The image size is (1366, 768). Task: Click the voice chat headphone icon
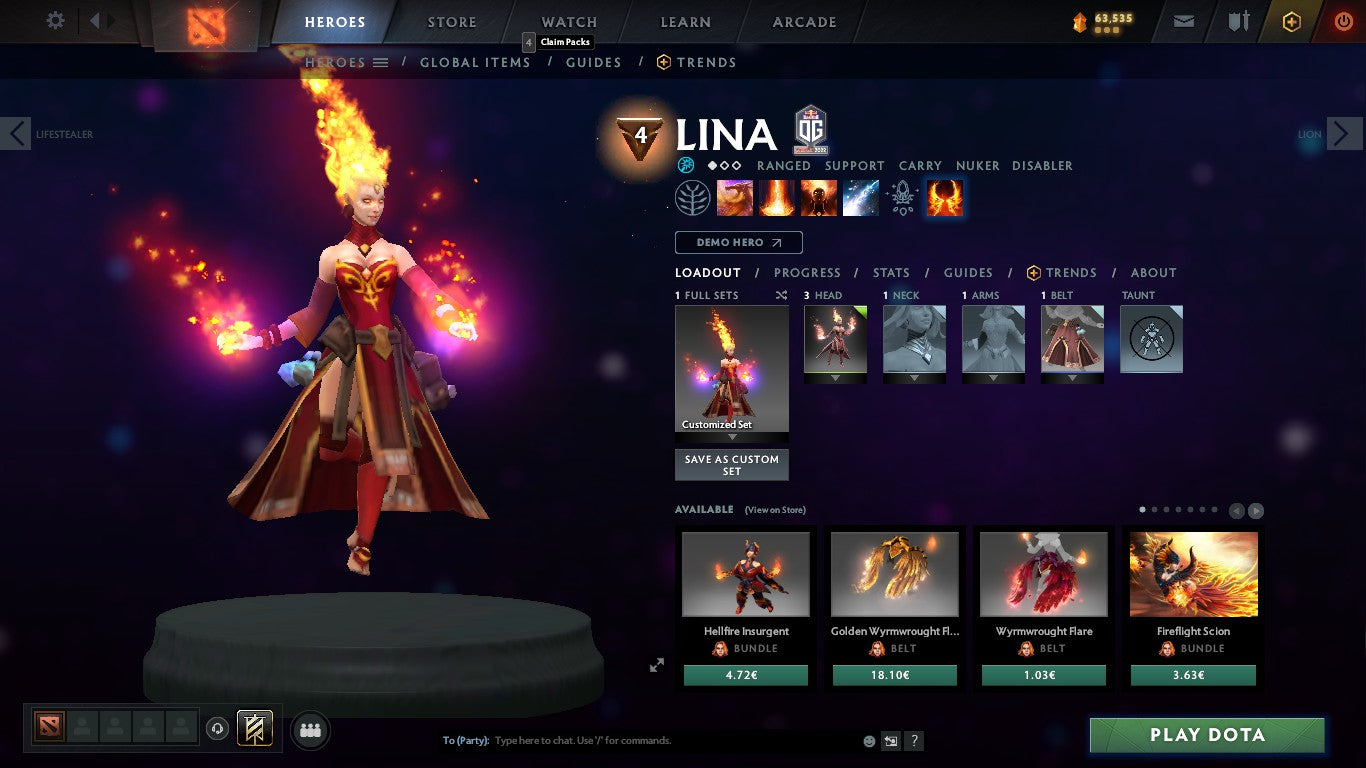pyautogui.click(x=217, y=729)
